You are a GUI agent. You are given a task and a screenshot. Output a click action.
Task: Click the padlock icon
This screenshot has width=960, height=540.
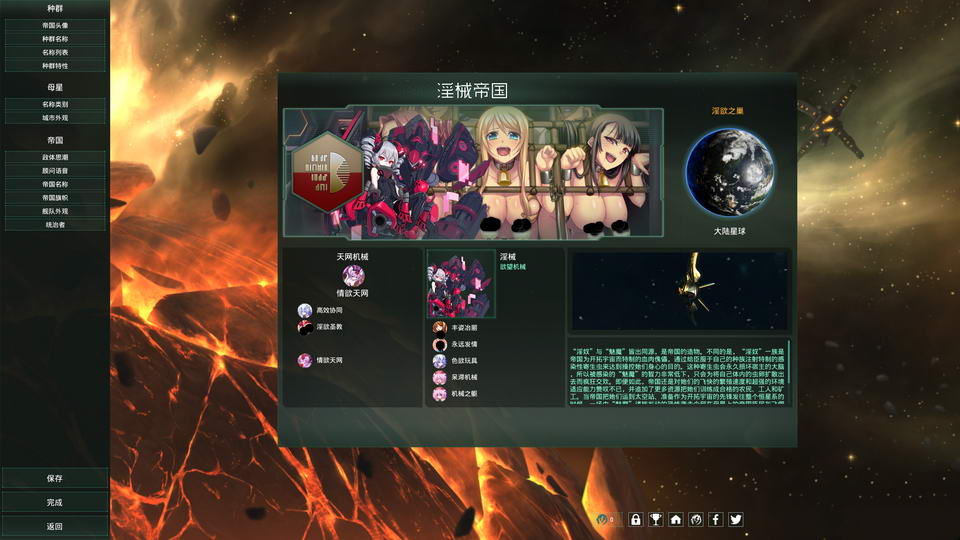(635, 519)
